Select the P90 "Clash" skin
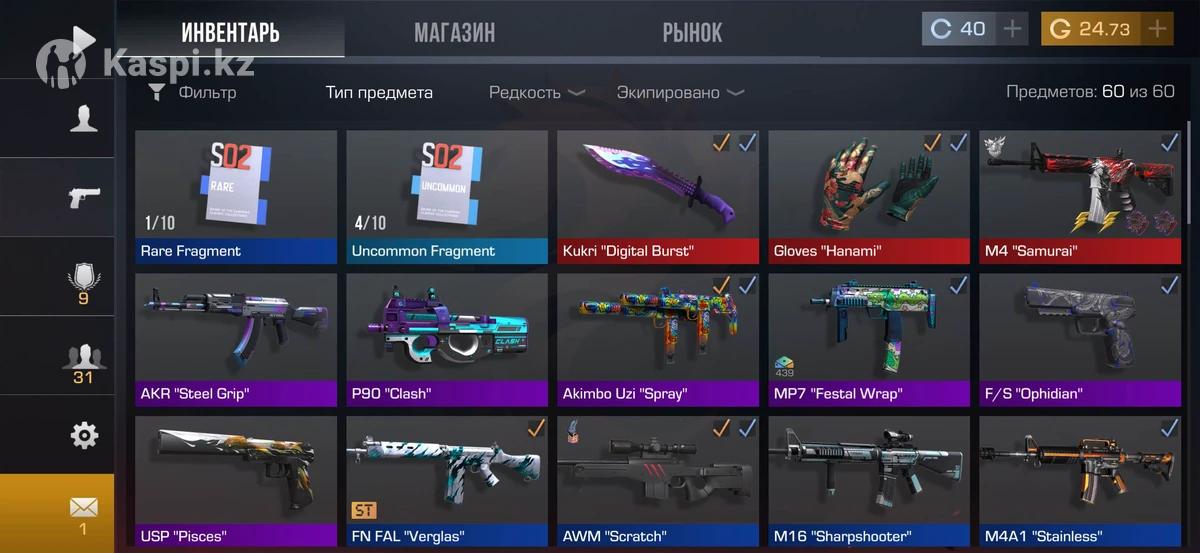Viewport: 1200px width, 553px height. (447, 339)
